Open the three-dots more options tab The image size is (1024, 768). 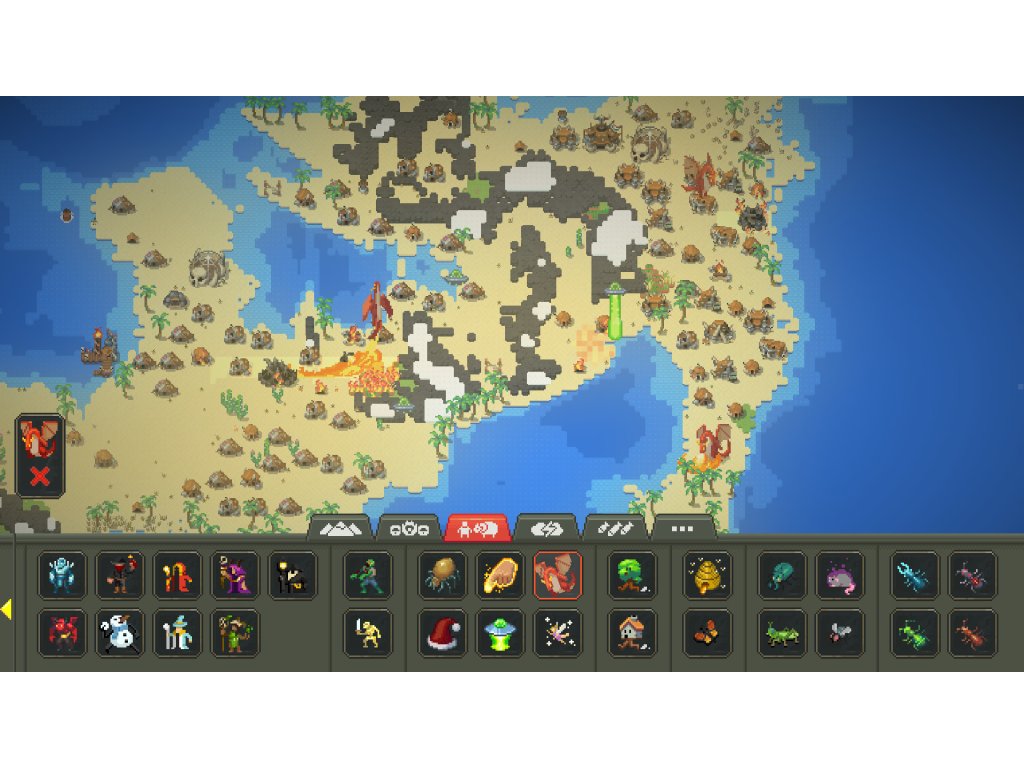(x=683, y=528)
